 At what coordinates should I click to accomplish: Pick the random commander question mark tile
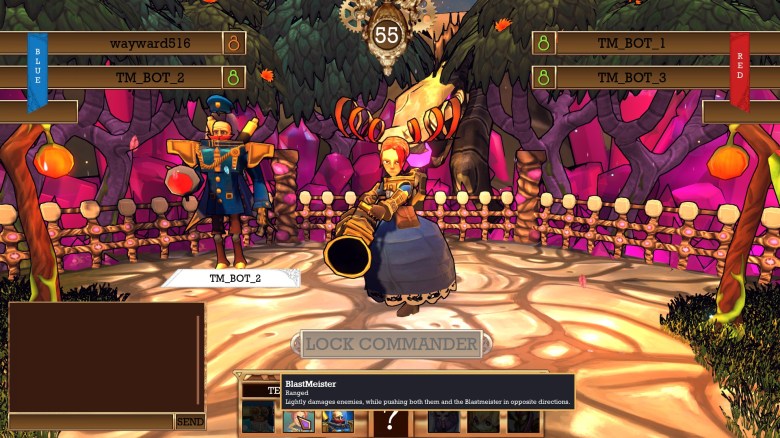pos(390,422)
